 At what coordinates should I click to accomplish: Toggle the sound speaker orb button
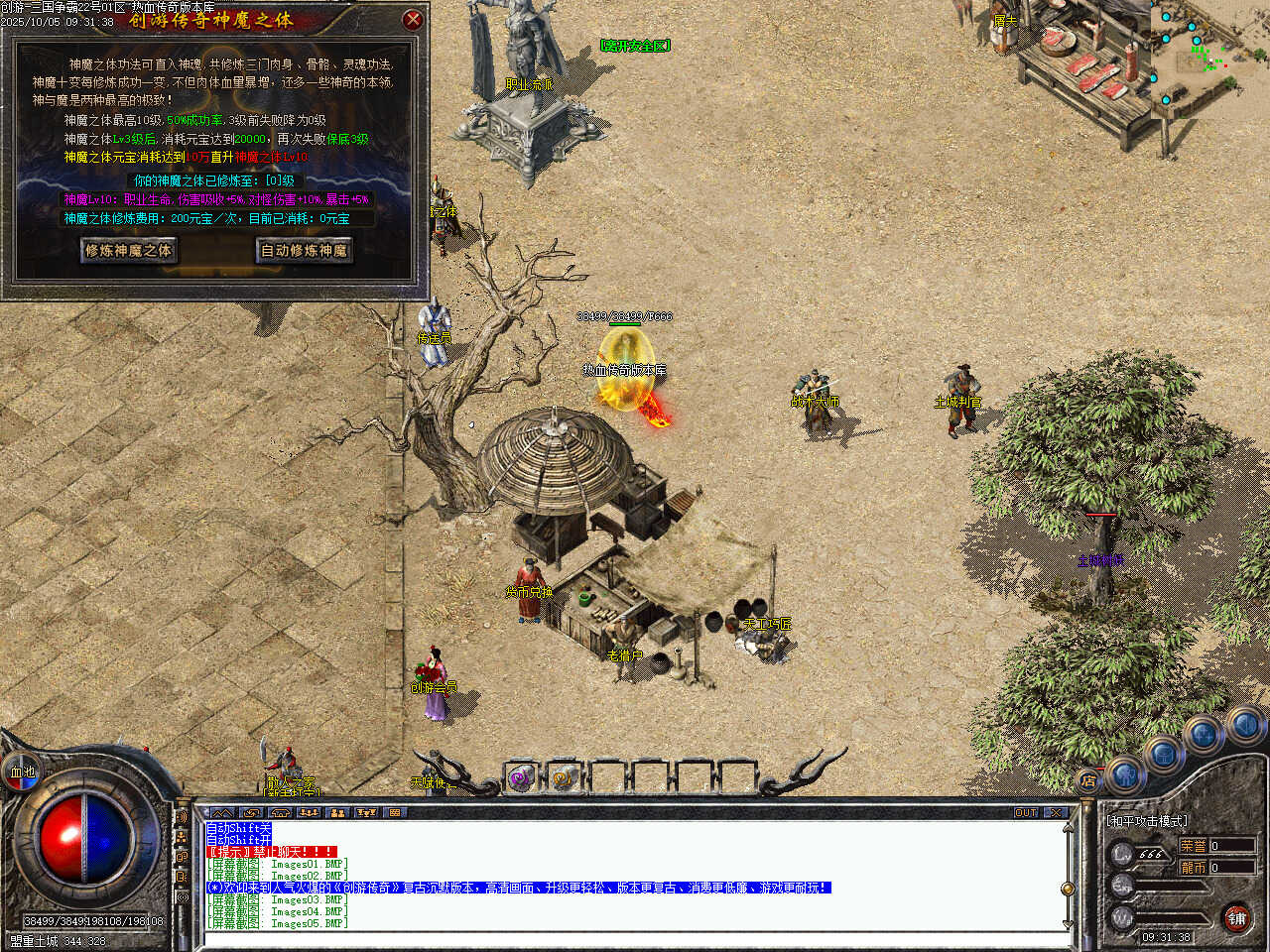(x=1244, y=725)
